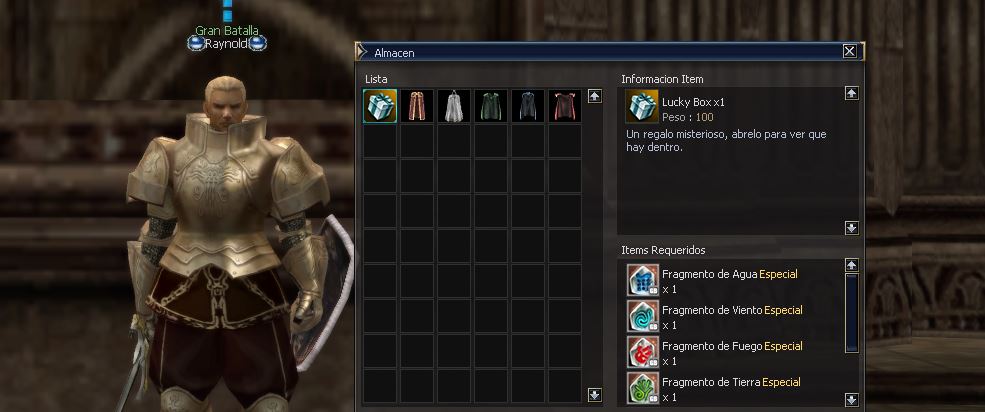This screenshot has height=412, width=985.
Task: Click Items Requeridos scroll-down arrow
Action: tap(851, 399)
